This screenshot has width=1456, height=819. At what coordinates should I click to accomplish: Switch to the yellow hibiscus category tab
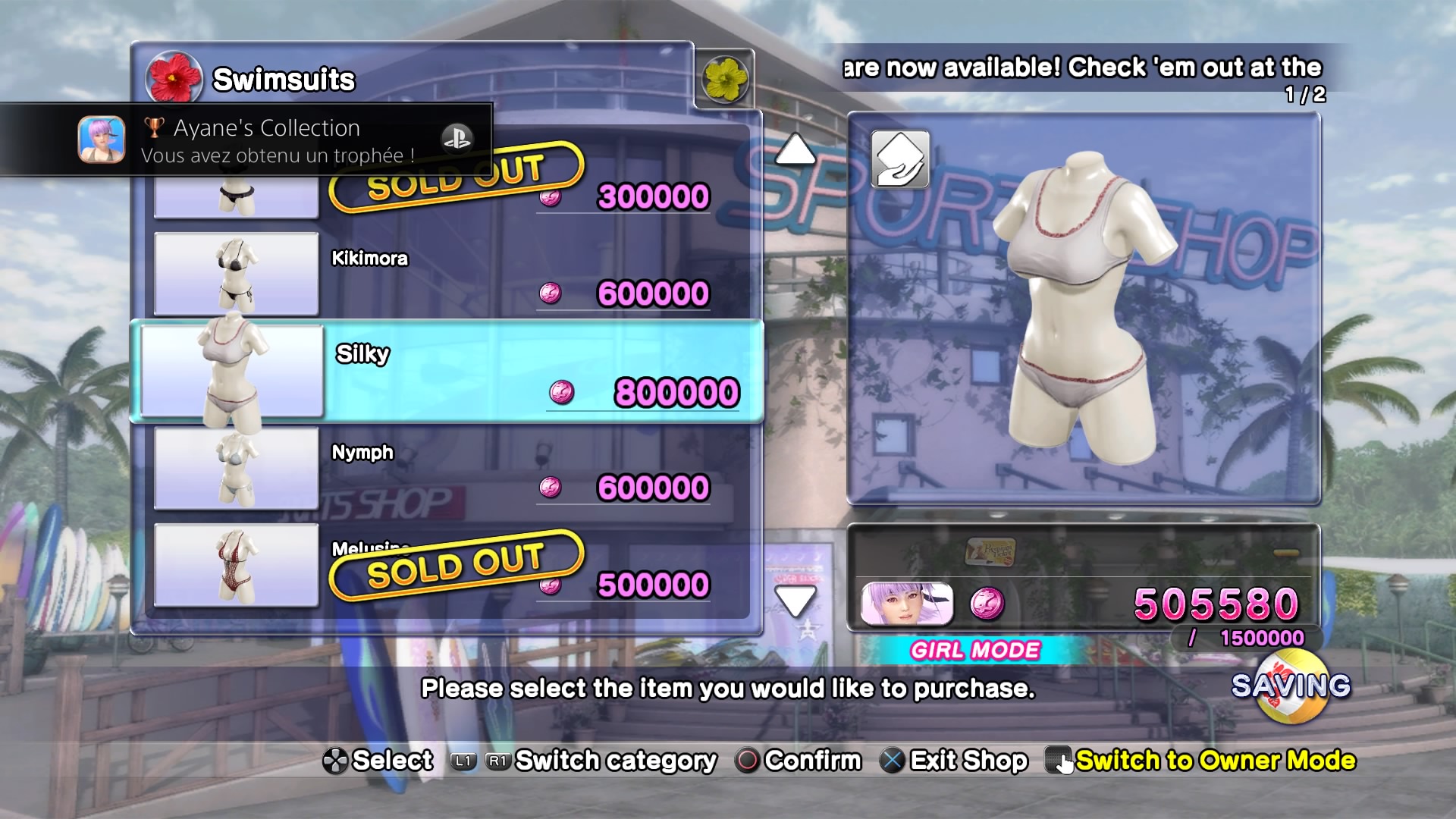click(x=725, y=79)
